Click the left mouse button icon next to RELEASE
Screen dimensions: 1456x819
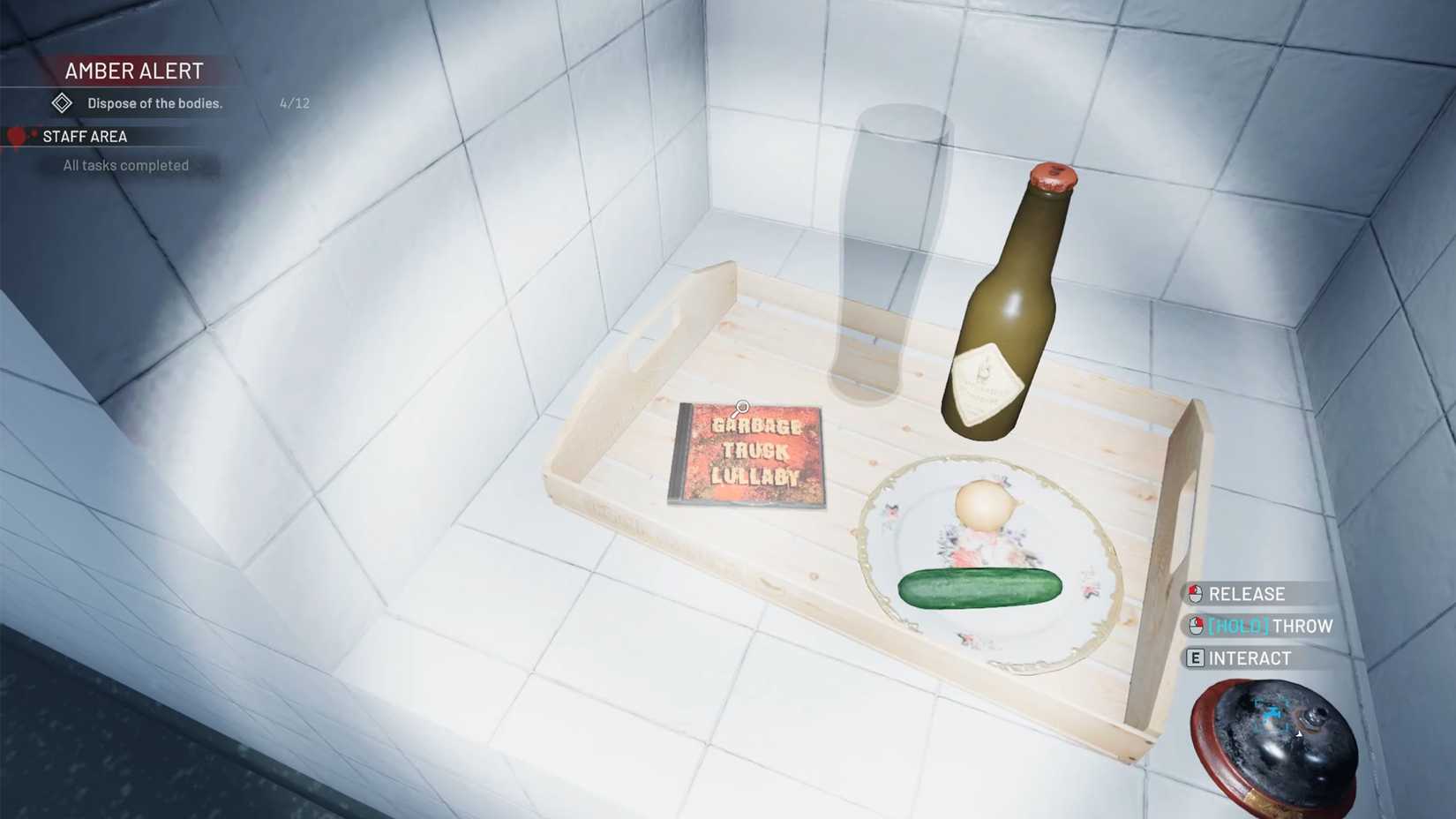[1194, 593]
